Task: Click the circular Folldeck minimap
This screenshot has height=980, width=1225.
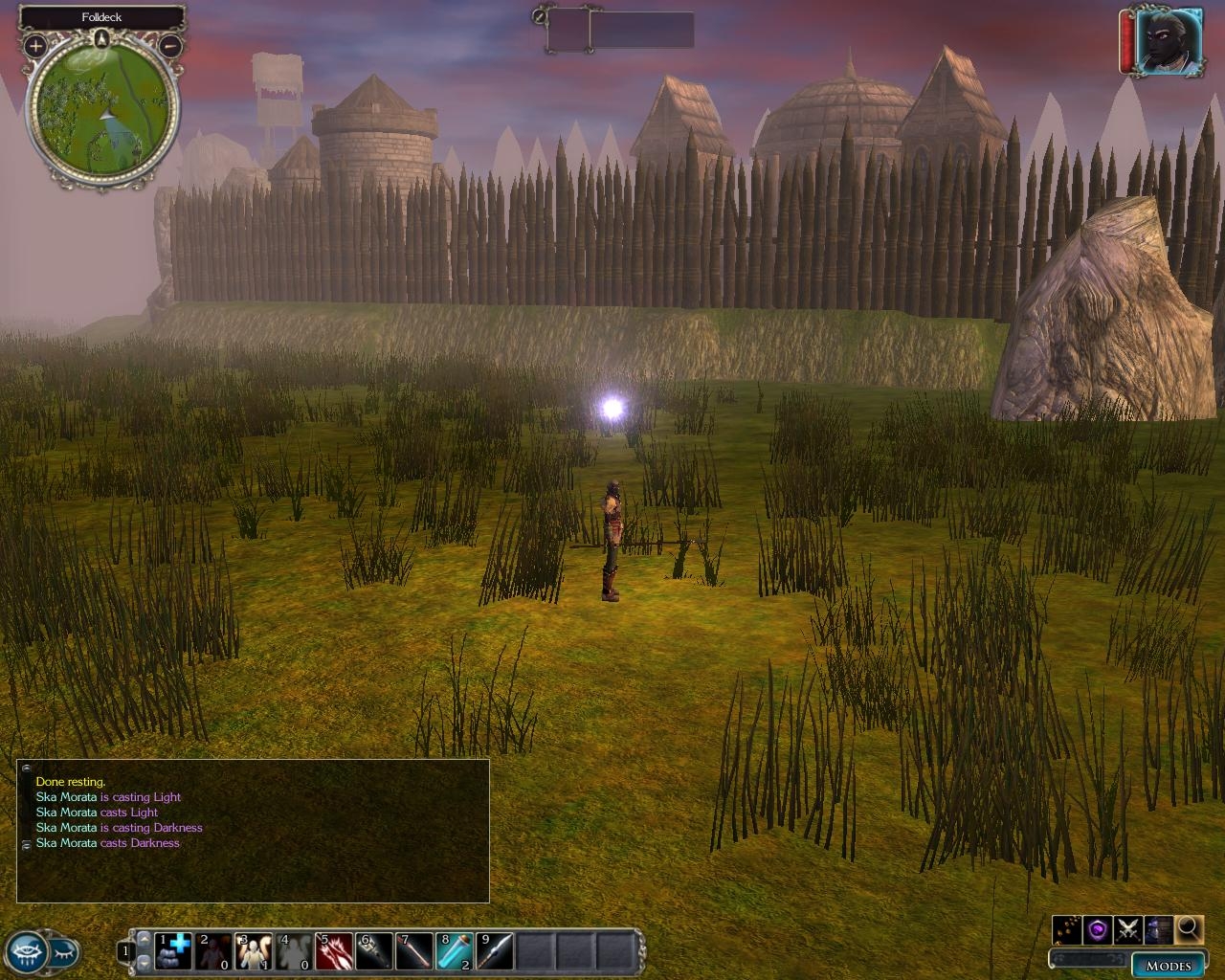Action: [x=102, y=115]
